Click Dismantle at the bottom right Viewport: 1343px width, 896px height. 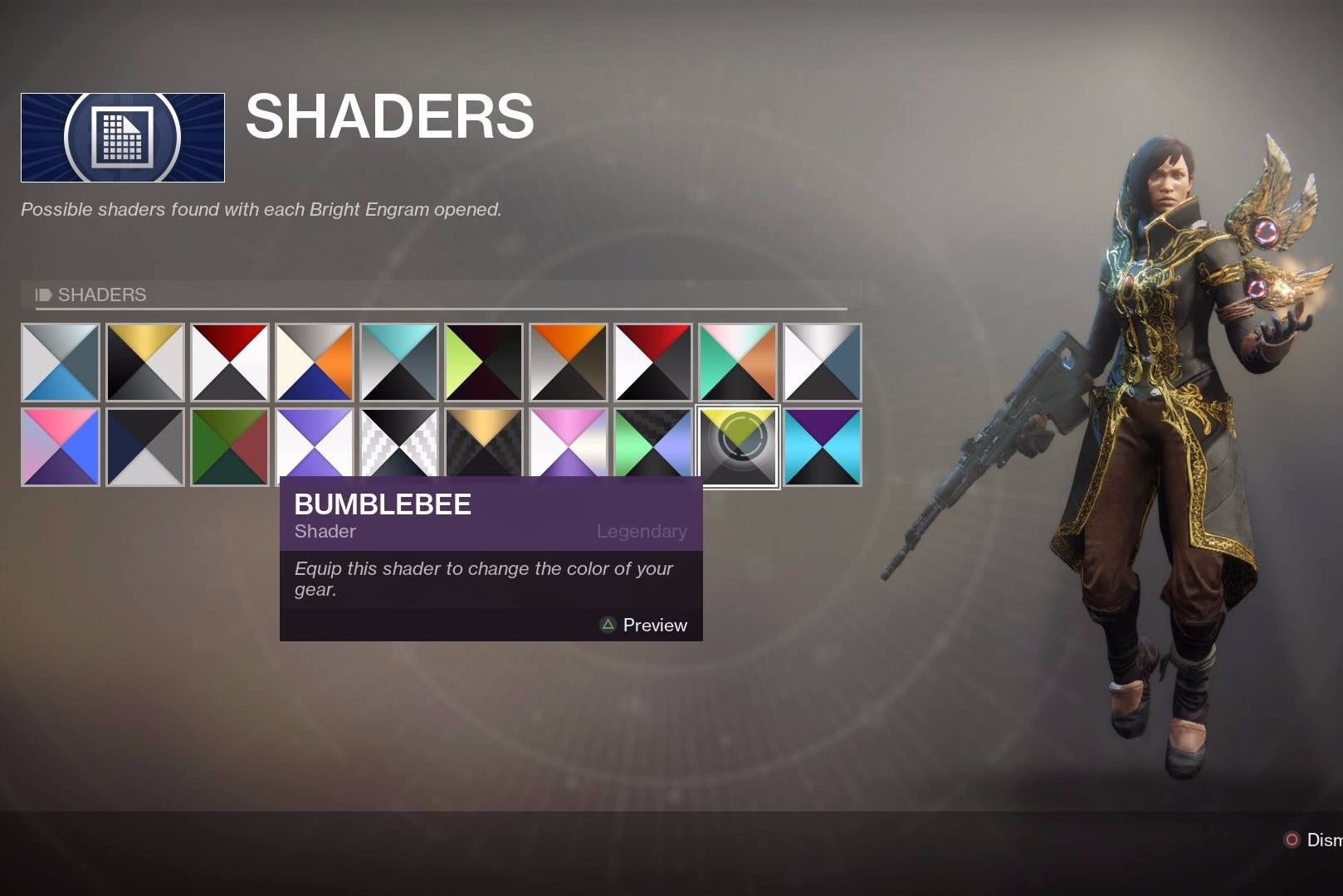[1320, 840]
